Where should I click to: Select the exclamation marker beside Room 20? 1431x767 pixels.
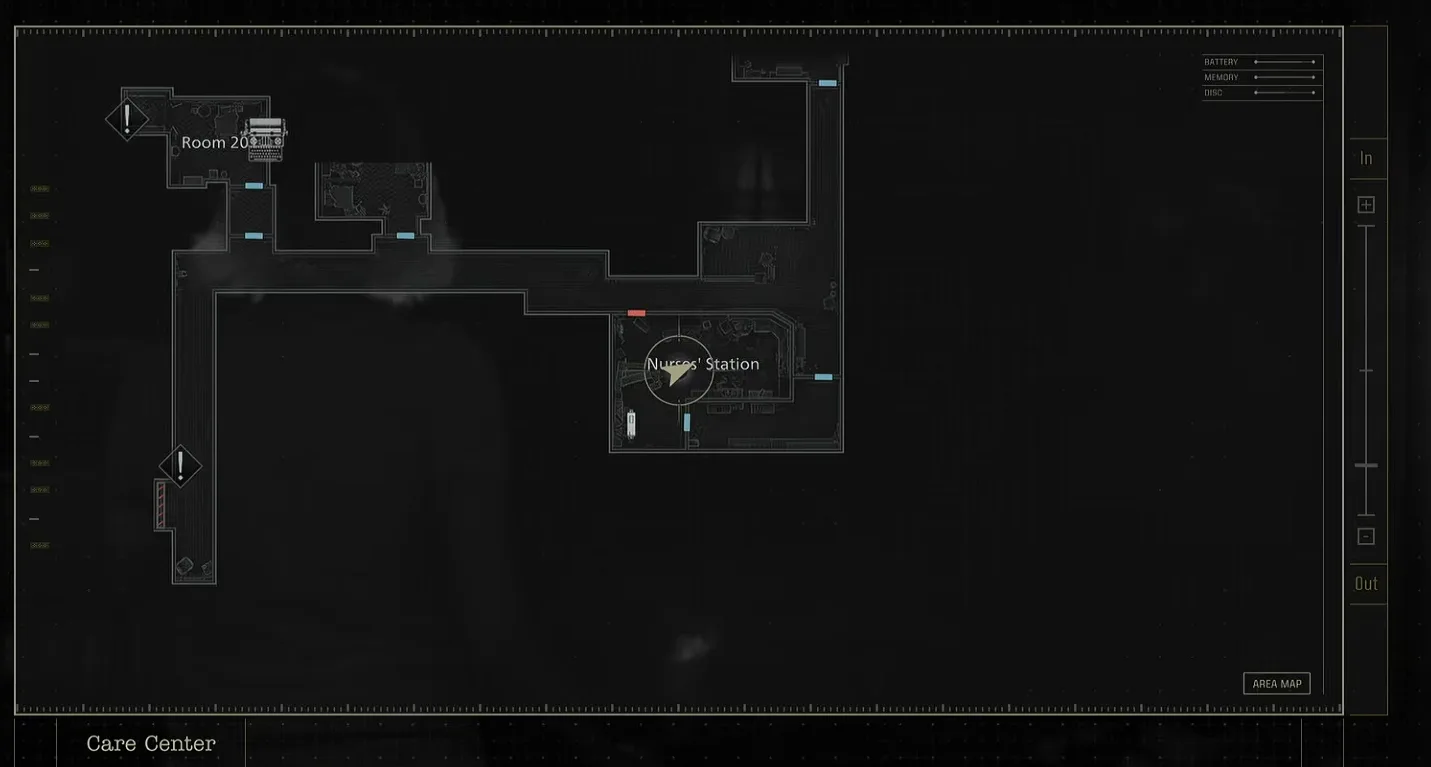127,119
